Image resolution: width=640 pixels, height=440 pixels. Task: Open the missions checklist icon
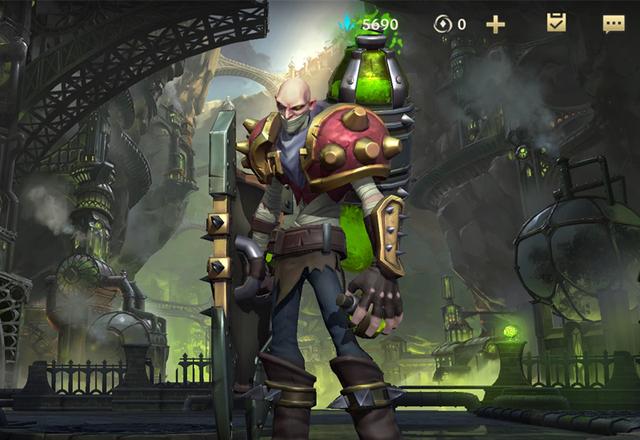(x=557, y=22)
